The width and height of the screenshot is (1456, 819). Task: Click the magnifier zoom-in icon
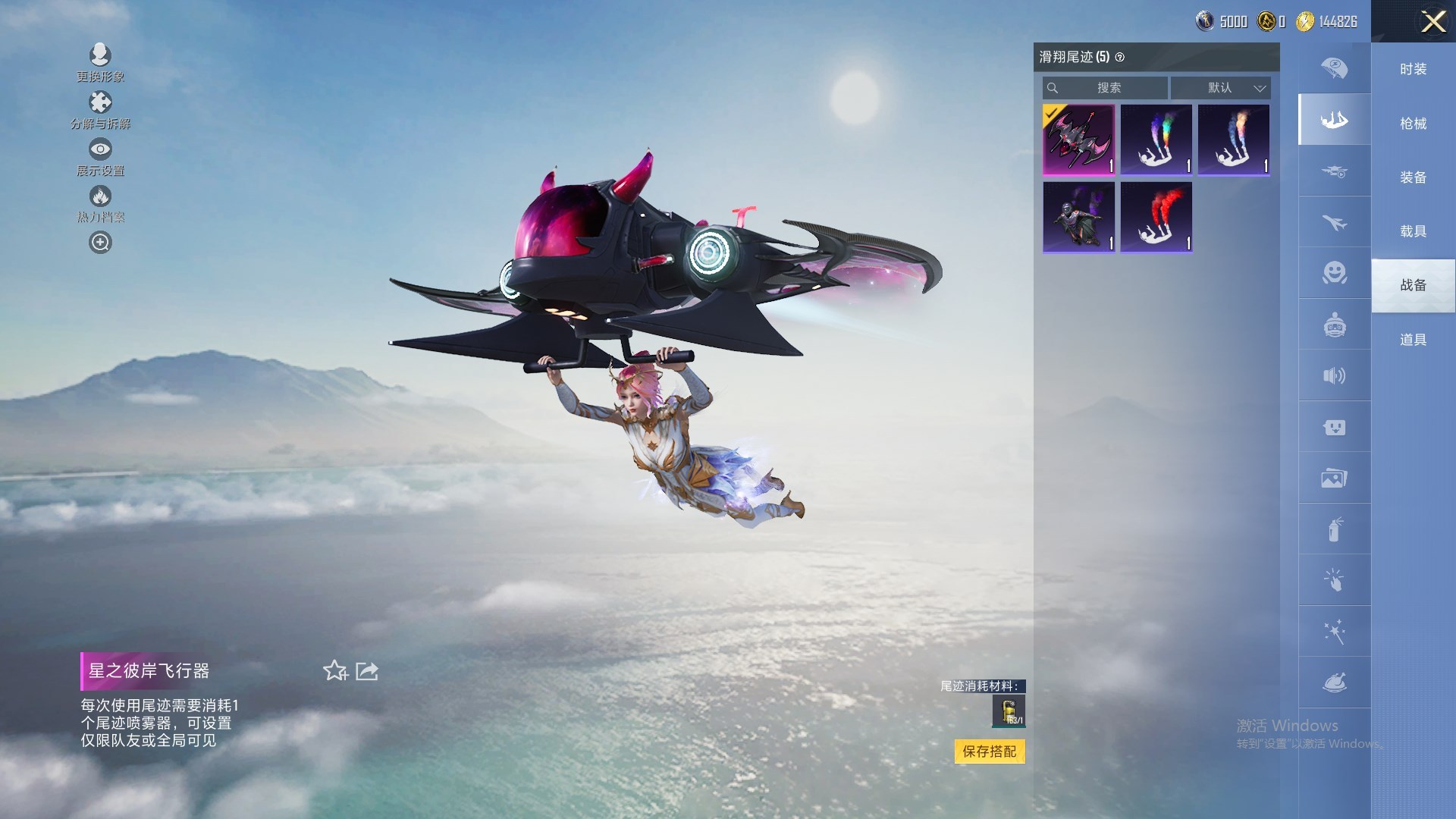click(100, 243)
